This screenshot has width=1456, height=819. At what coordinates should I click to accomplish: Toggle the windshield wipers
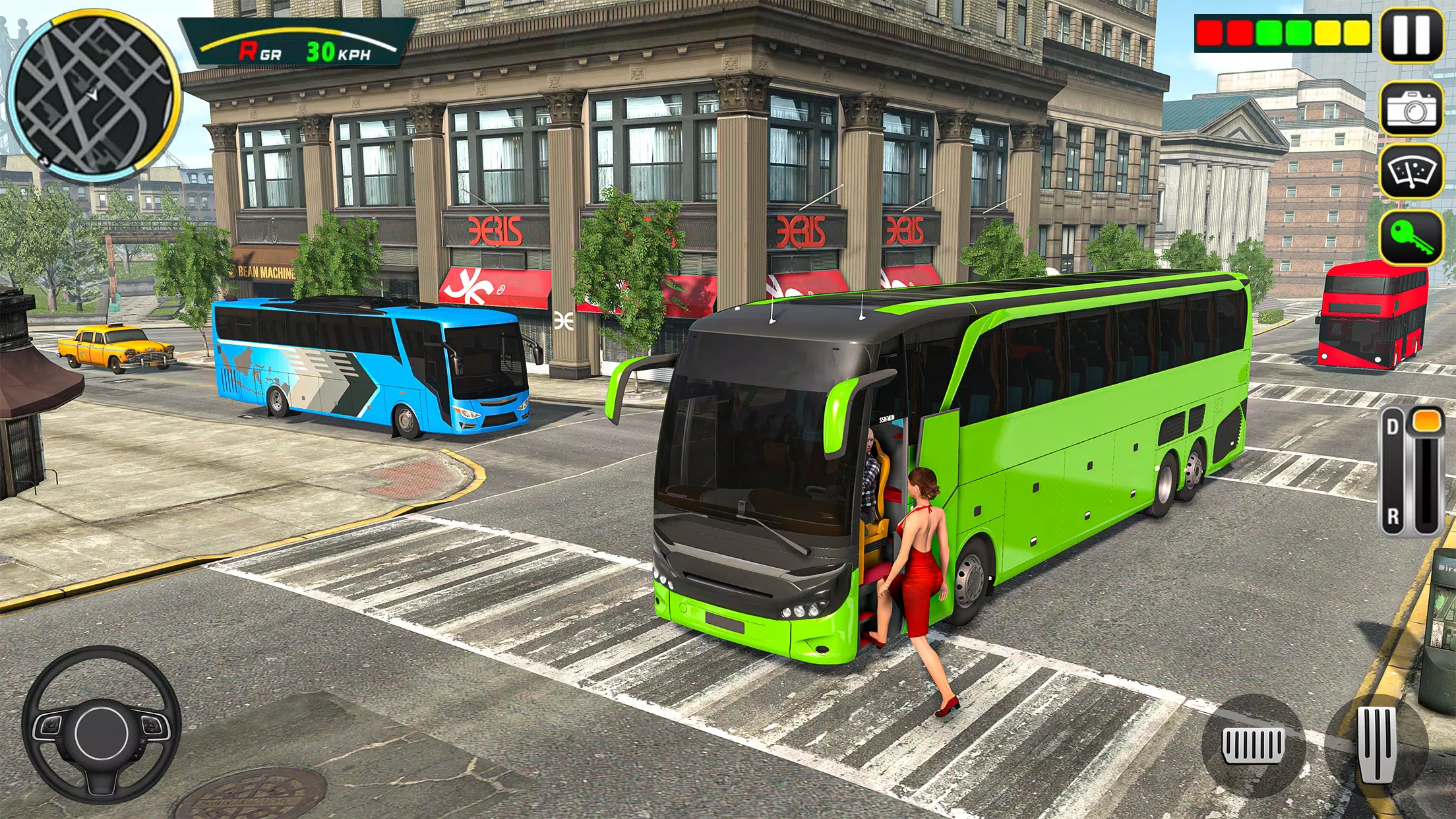pos(1411,171)
